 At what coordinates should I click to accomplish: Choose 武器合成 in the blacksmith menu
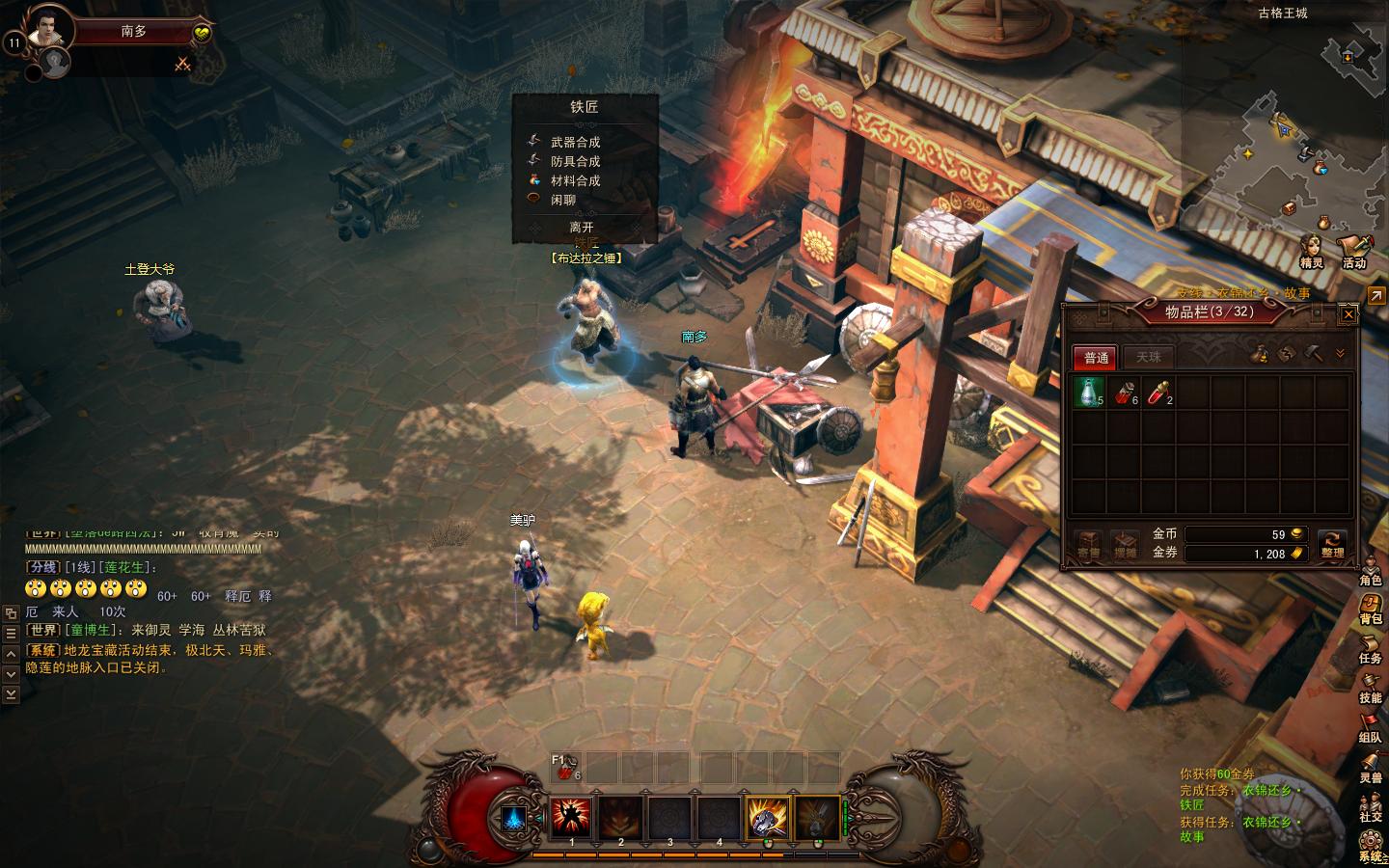[x=575, y=142]
